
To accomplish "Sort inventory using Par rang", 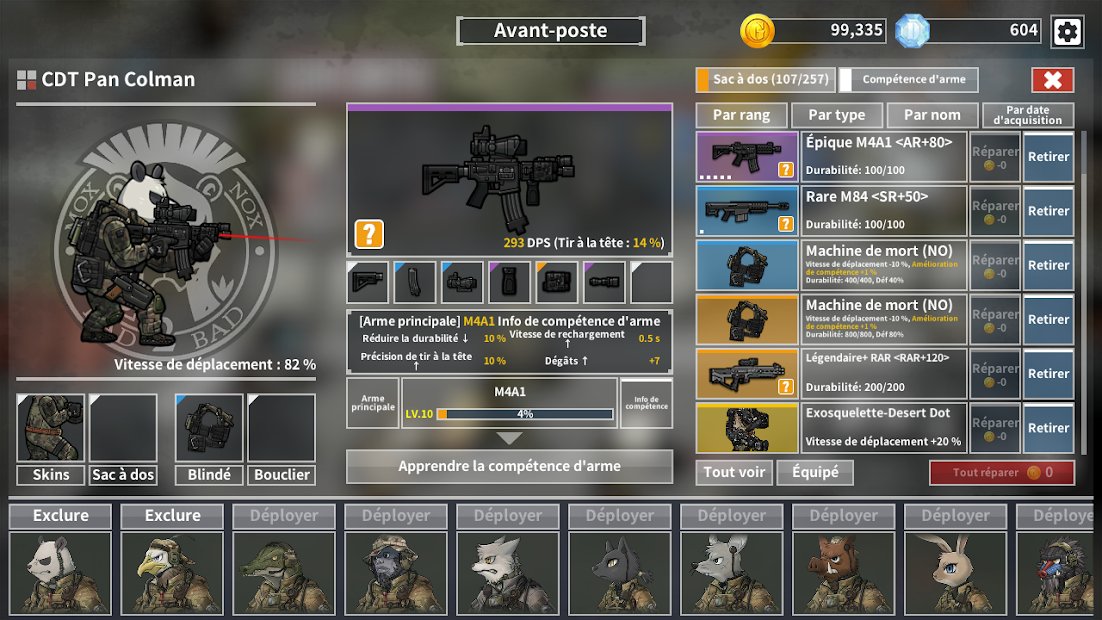I will [x=741, y=115].
